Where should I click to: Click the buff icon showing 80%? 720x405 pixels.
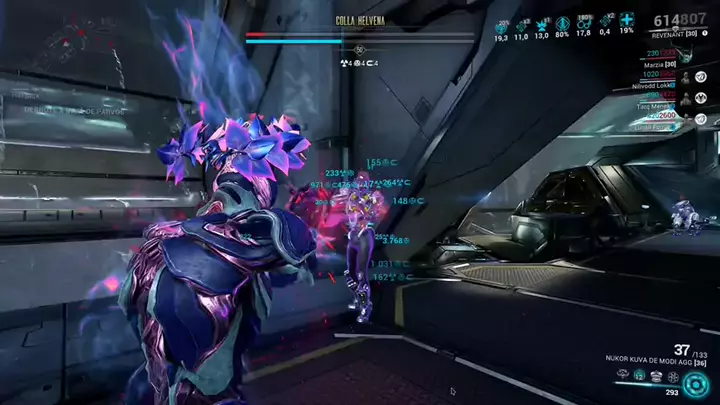click(563, 22)
